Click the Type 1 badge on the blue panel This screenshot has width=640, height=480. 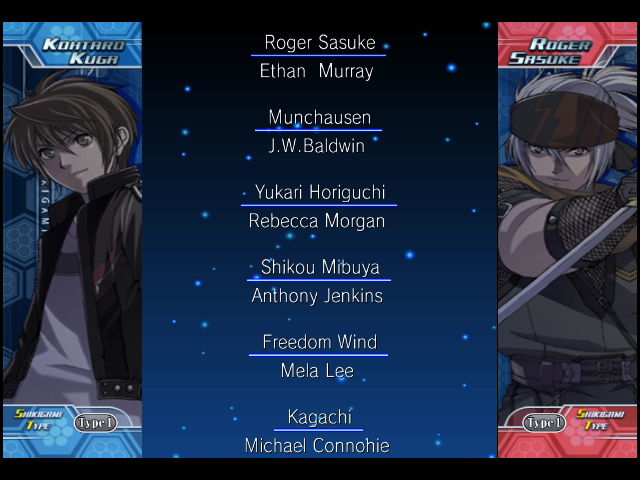click(96, 423)
